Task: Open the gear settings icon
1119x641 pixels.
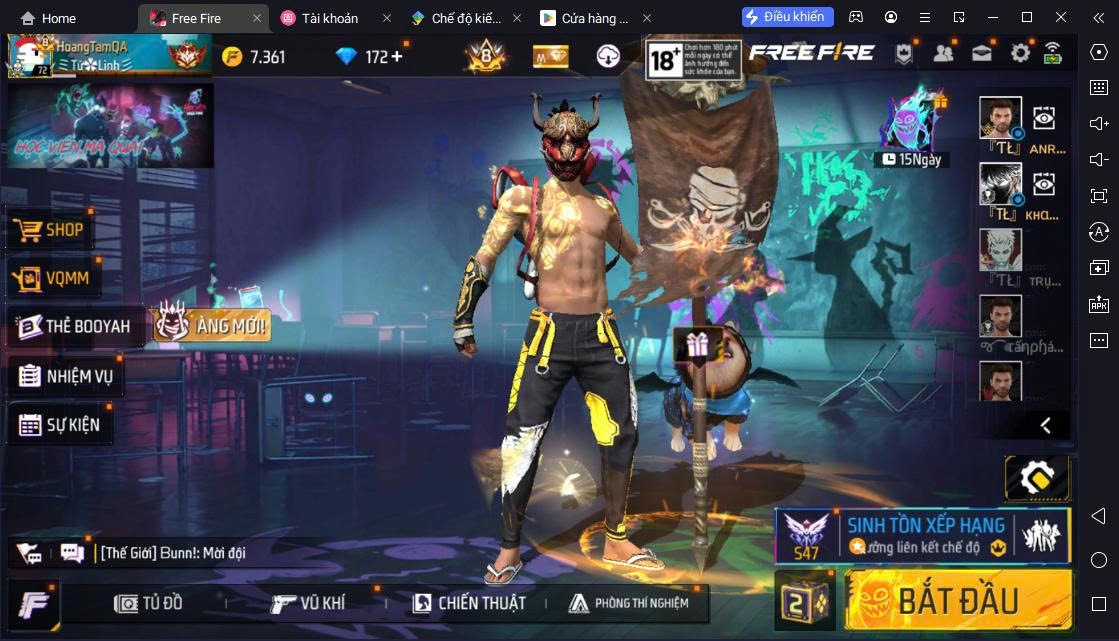Action: pyautogui.click(x=1020, y=54)
